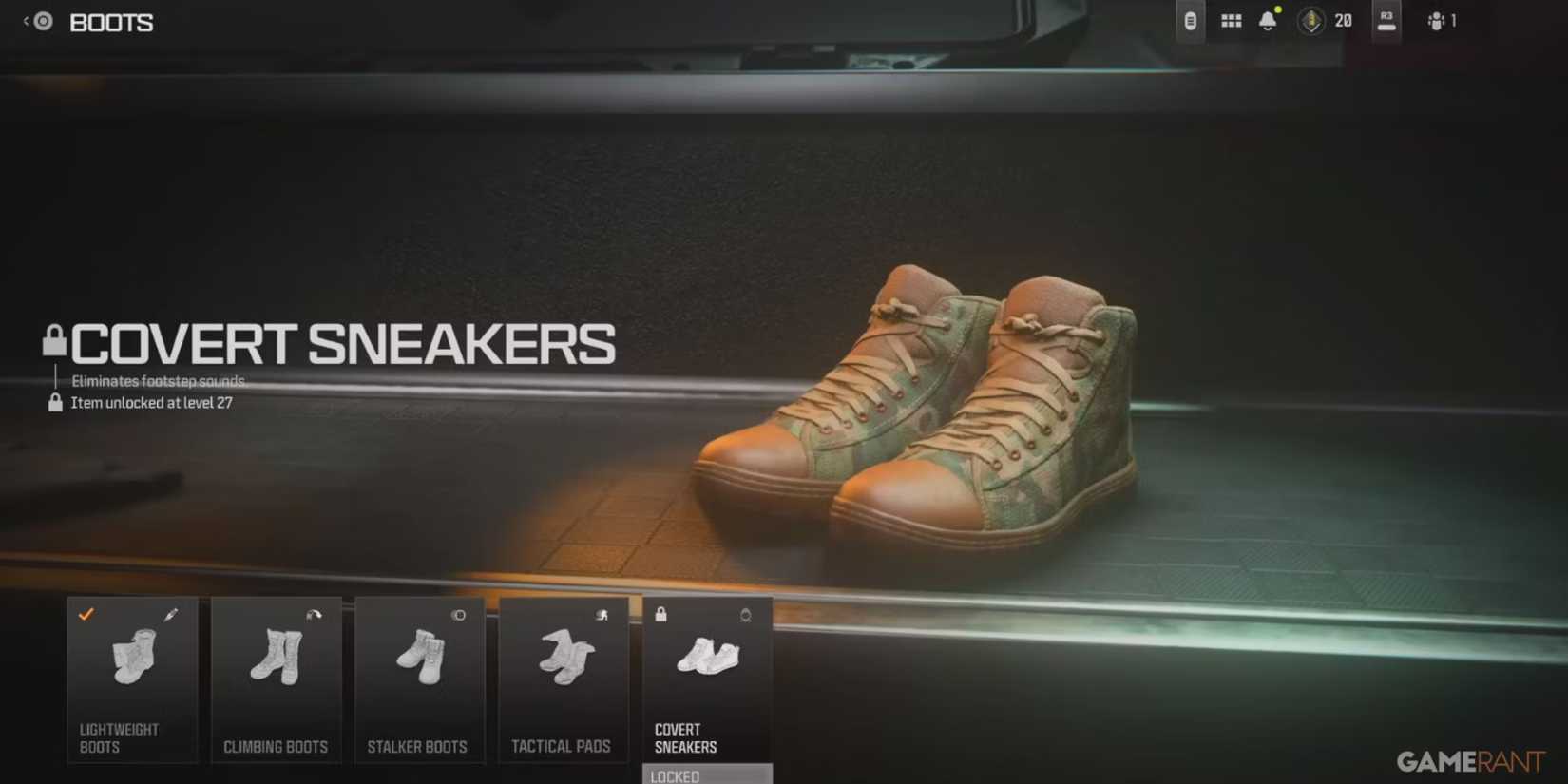Click the lock icon next to the Covert Sneakers heading
The height and width of the screenshot is (784, 1568).
(x=53, y=340)
